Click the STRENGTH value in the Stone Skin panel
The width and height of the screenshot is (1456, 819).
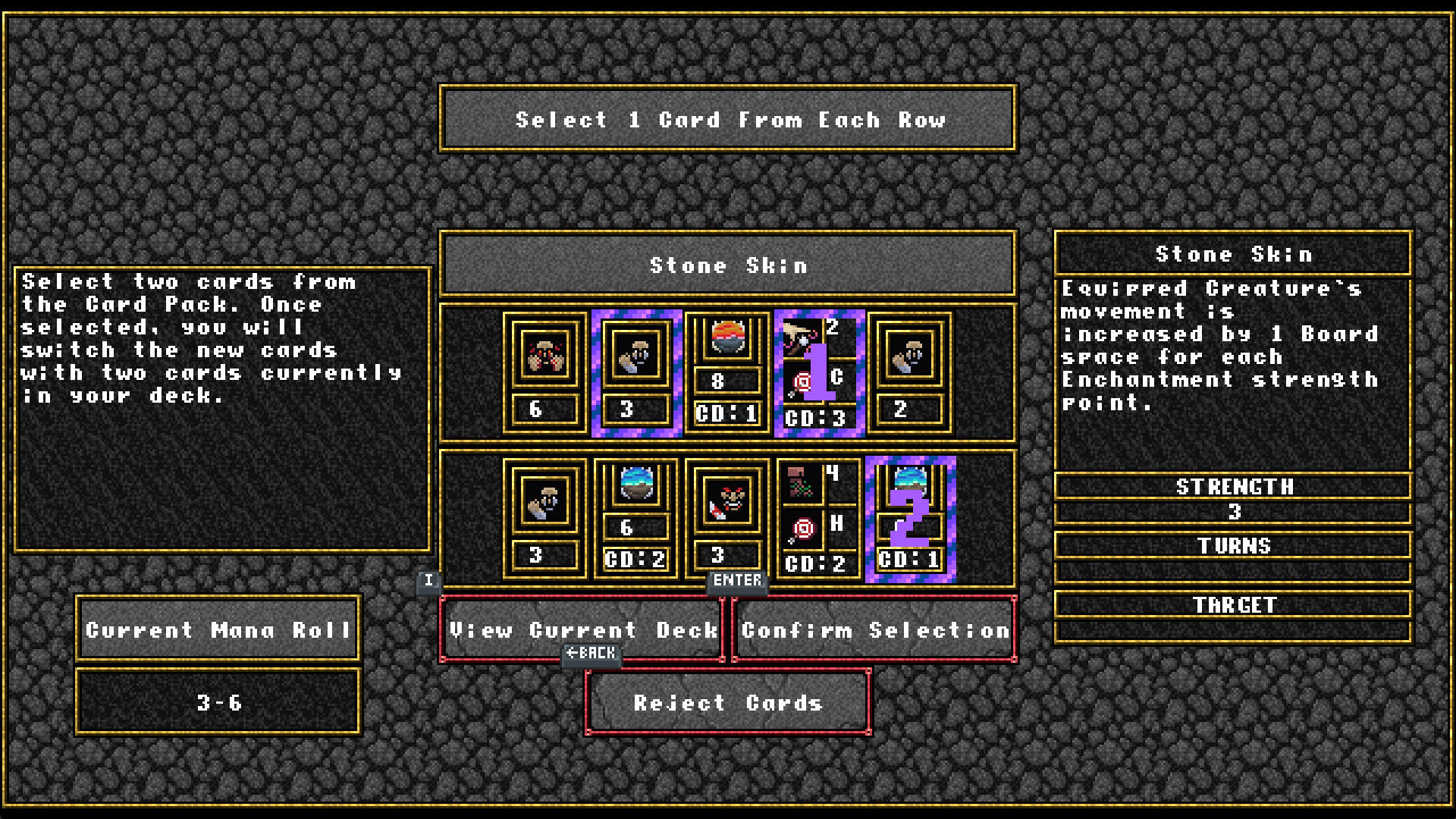point(1235,513)
